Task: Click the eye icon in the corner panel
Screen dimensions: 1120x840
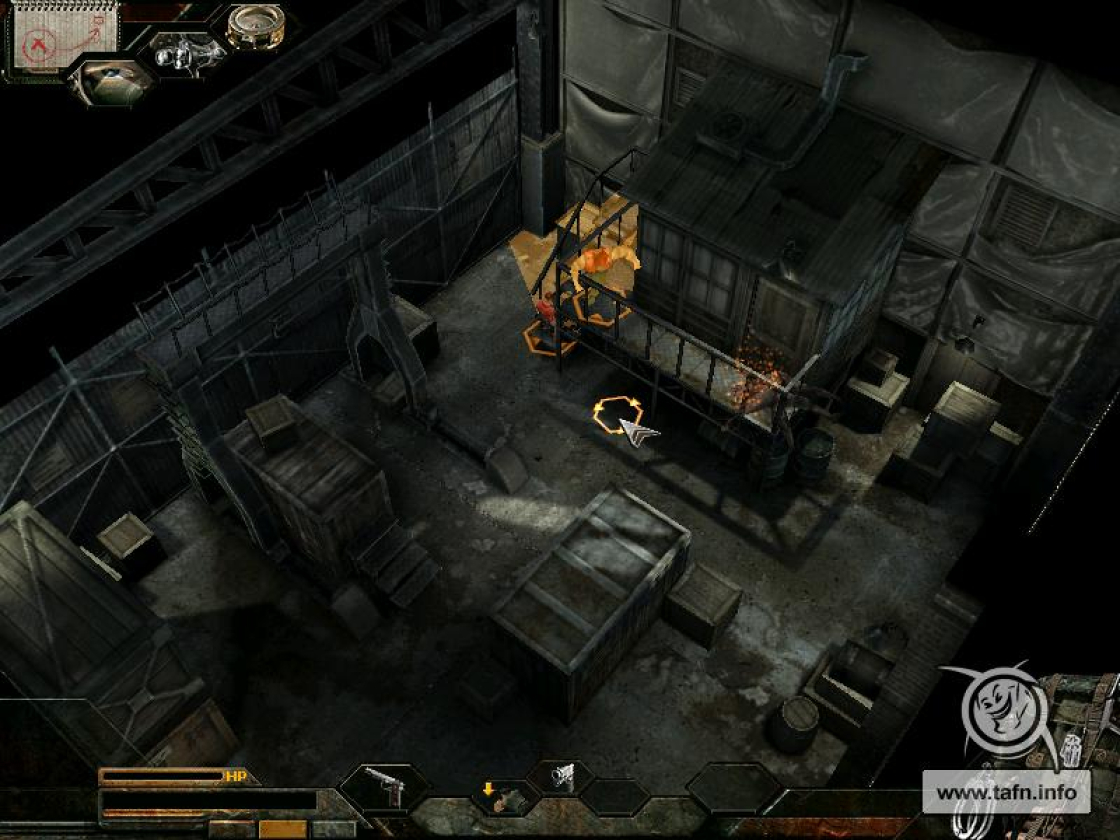Action: [x=110, y=81]
